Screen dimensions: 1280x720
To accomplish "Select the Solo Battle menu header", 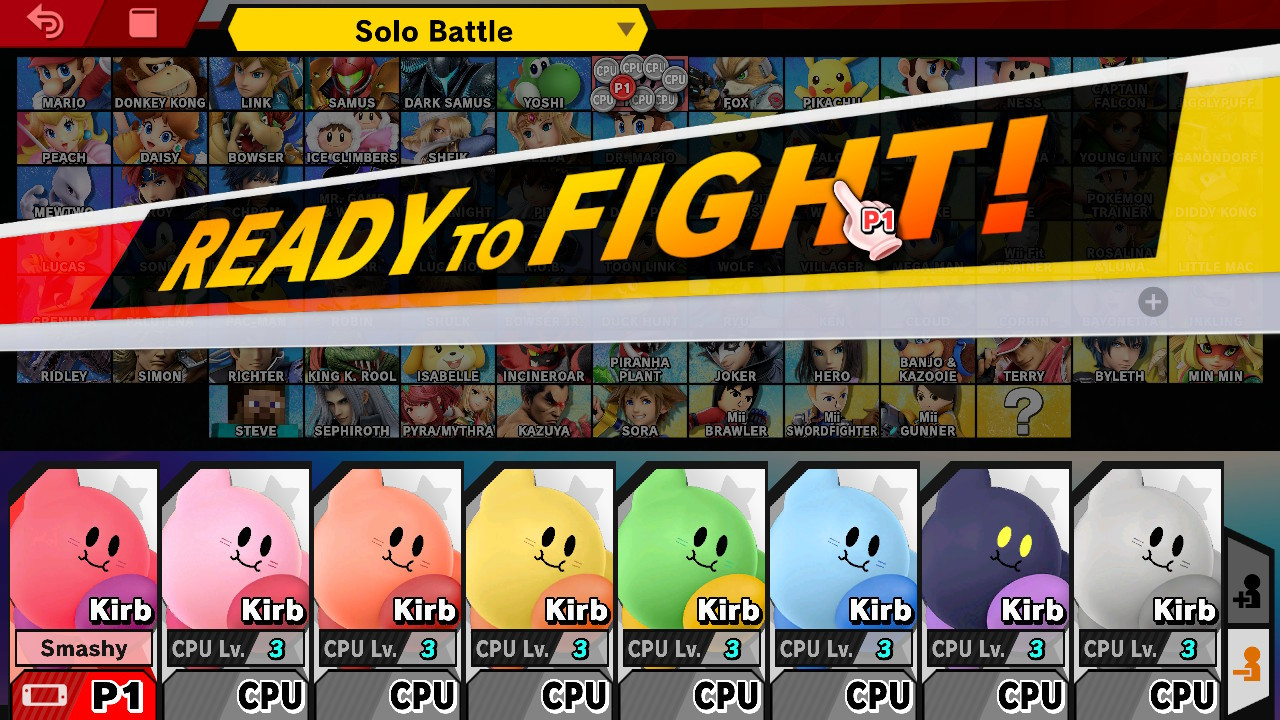I will pos(435,31).
